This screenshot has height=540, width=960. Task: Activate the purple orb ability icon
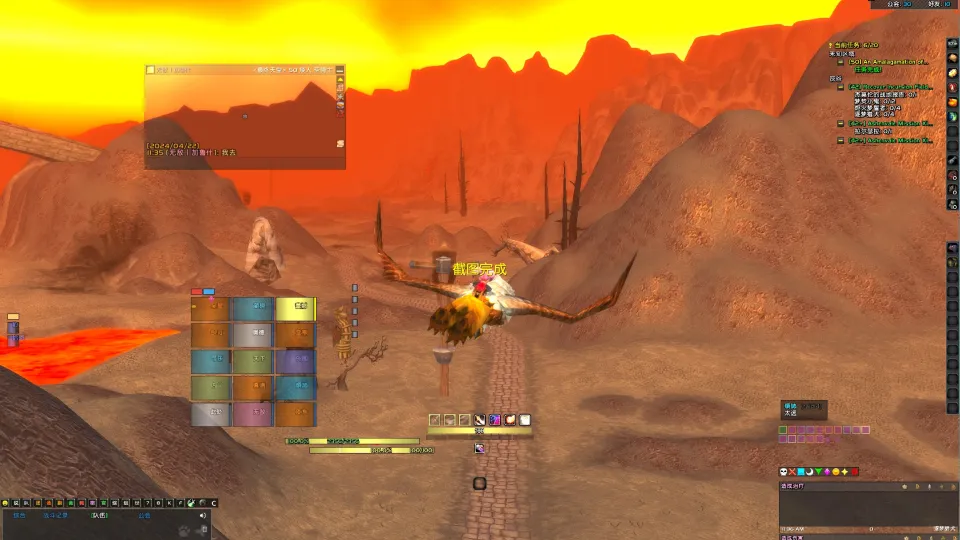[495, 420]
